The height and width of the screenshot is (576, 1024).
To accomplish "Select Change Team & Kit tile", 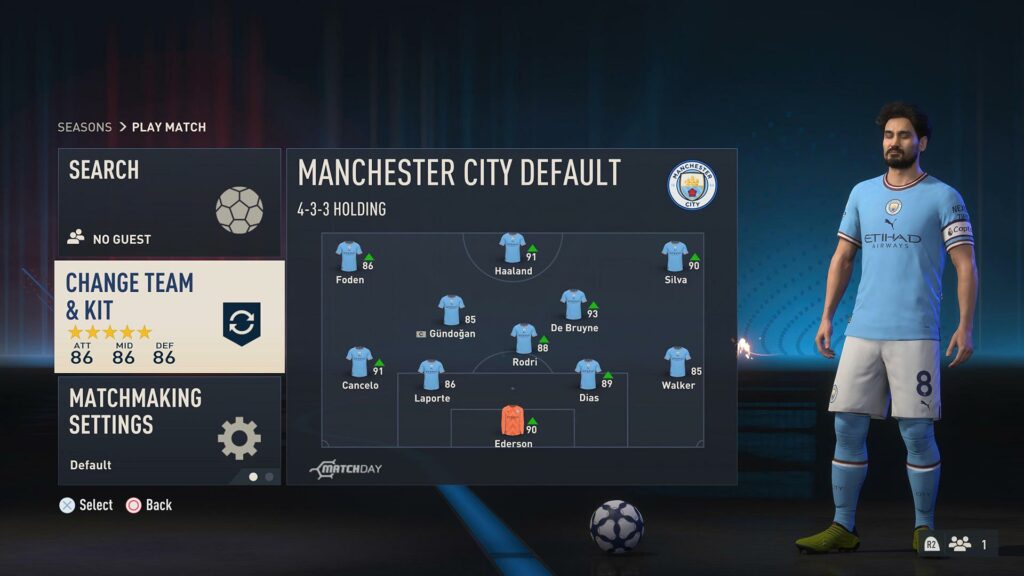I will point(169,316).
